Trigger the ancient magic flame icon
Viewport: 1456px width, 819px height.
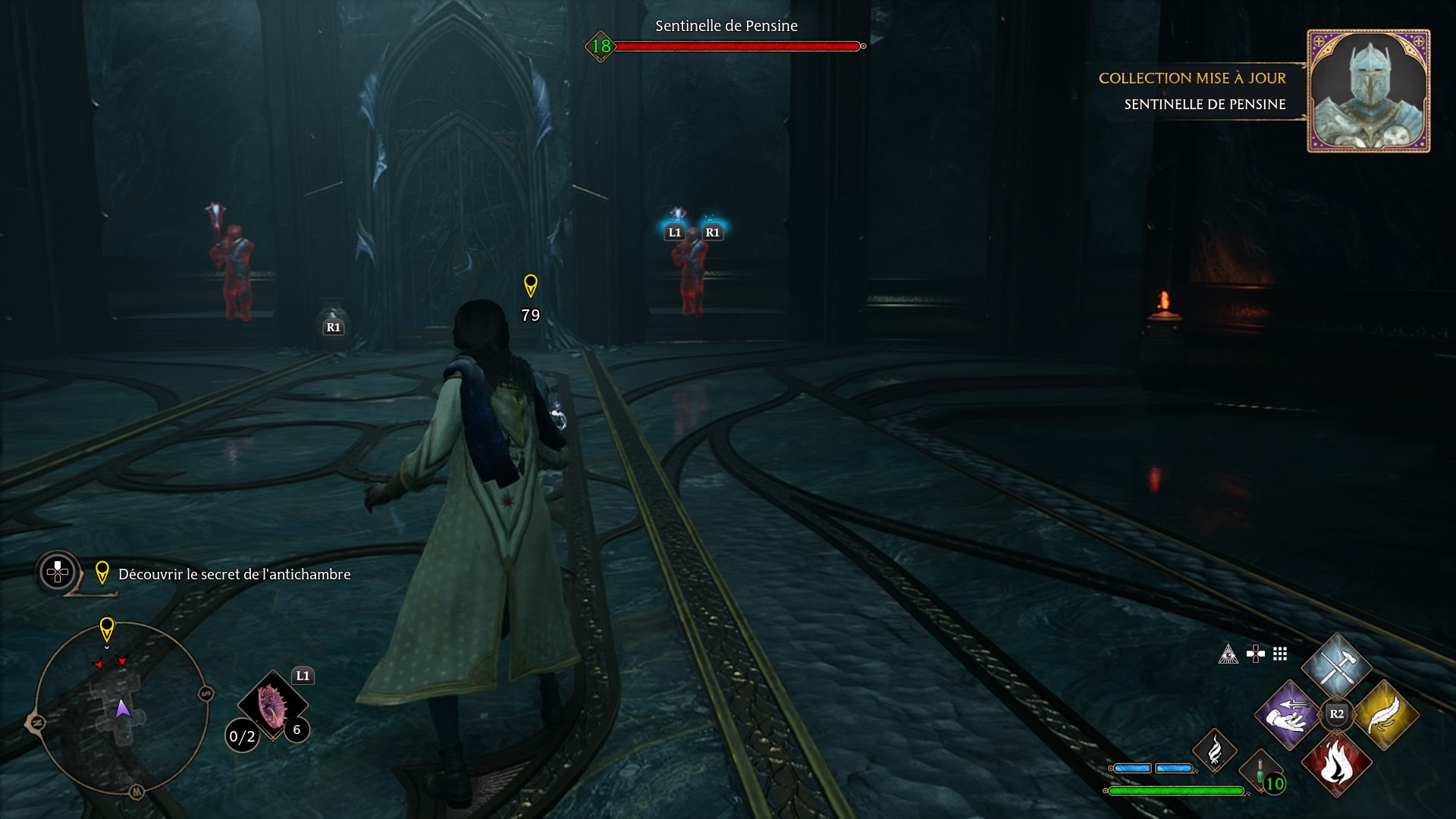click(x=1214, y=749)
